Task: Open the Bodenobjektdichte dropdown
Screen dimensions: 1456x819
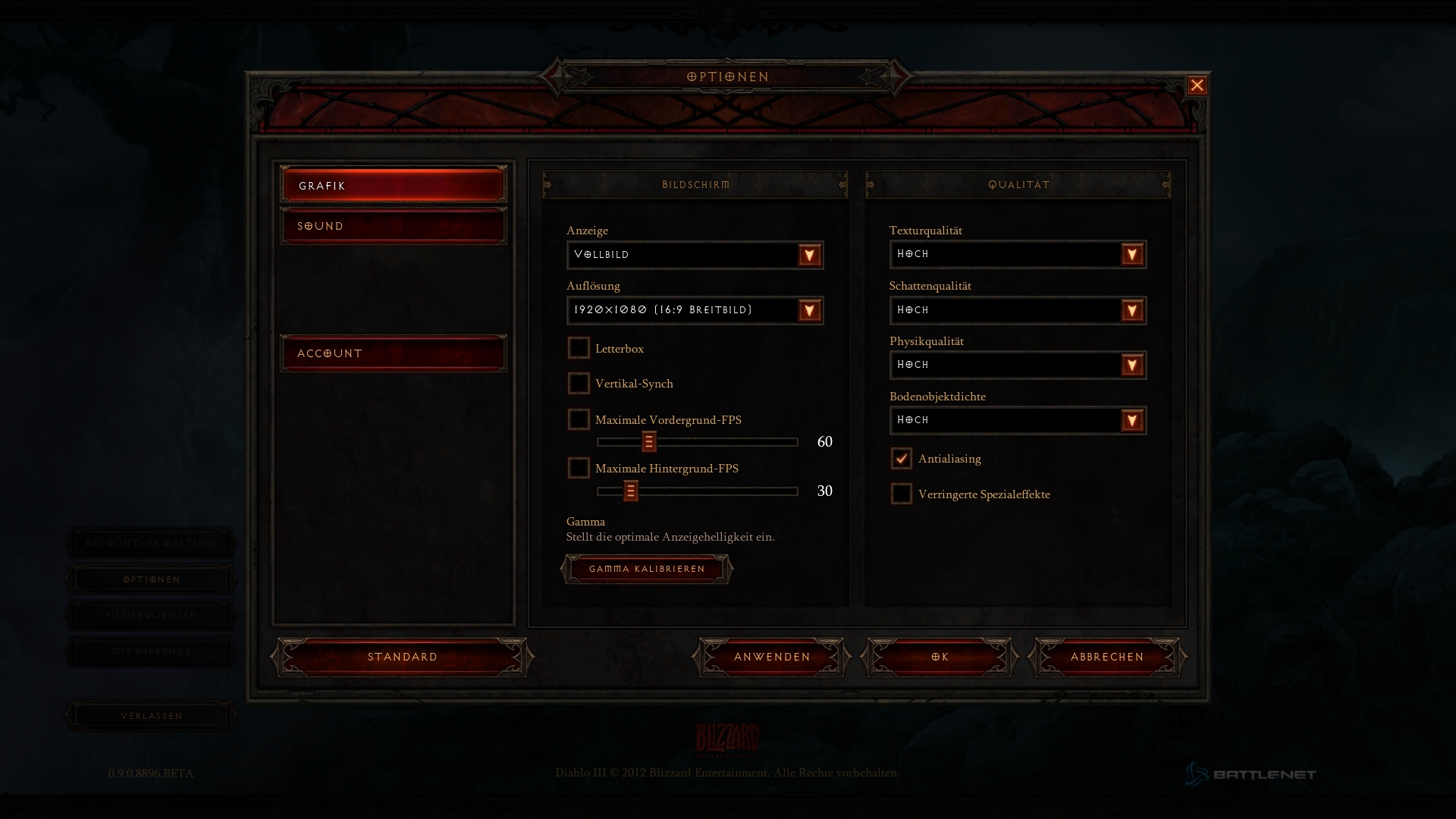Action: [x=1131, y=420]
